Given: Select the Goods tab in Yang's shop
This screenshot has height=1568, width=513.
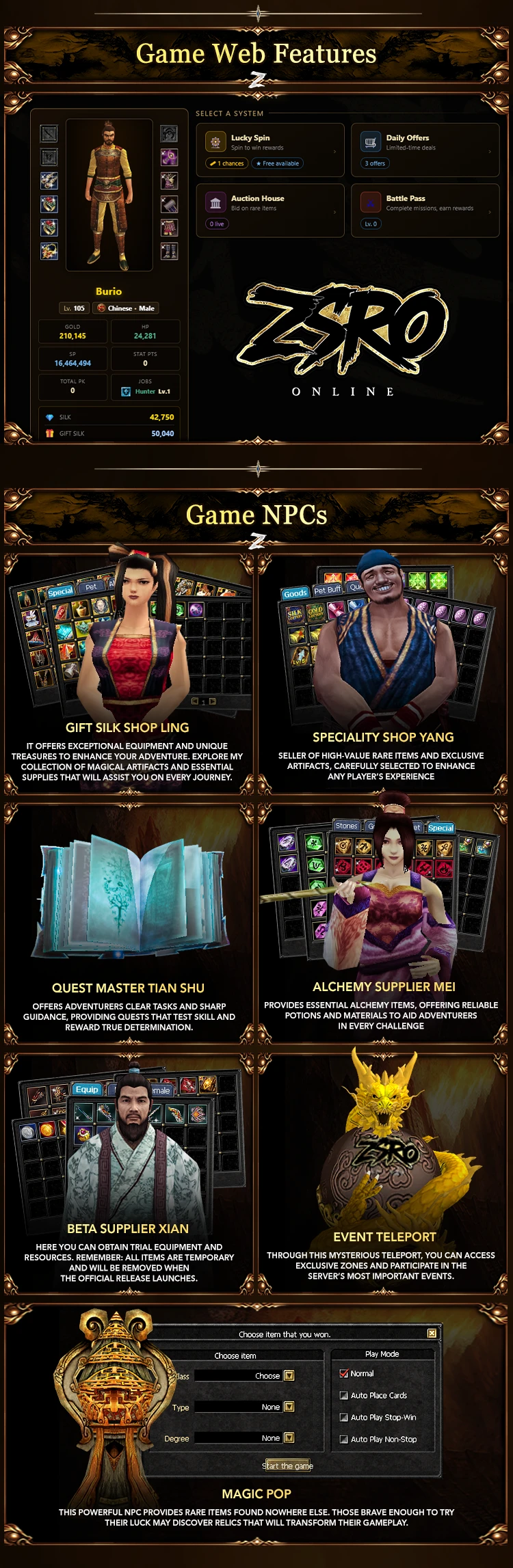Looking at the screenshot, I should pos(295,593).
